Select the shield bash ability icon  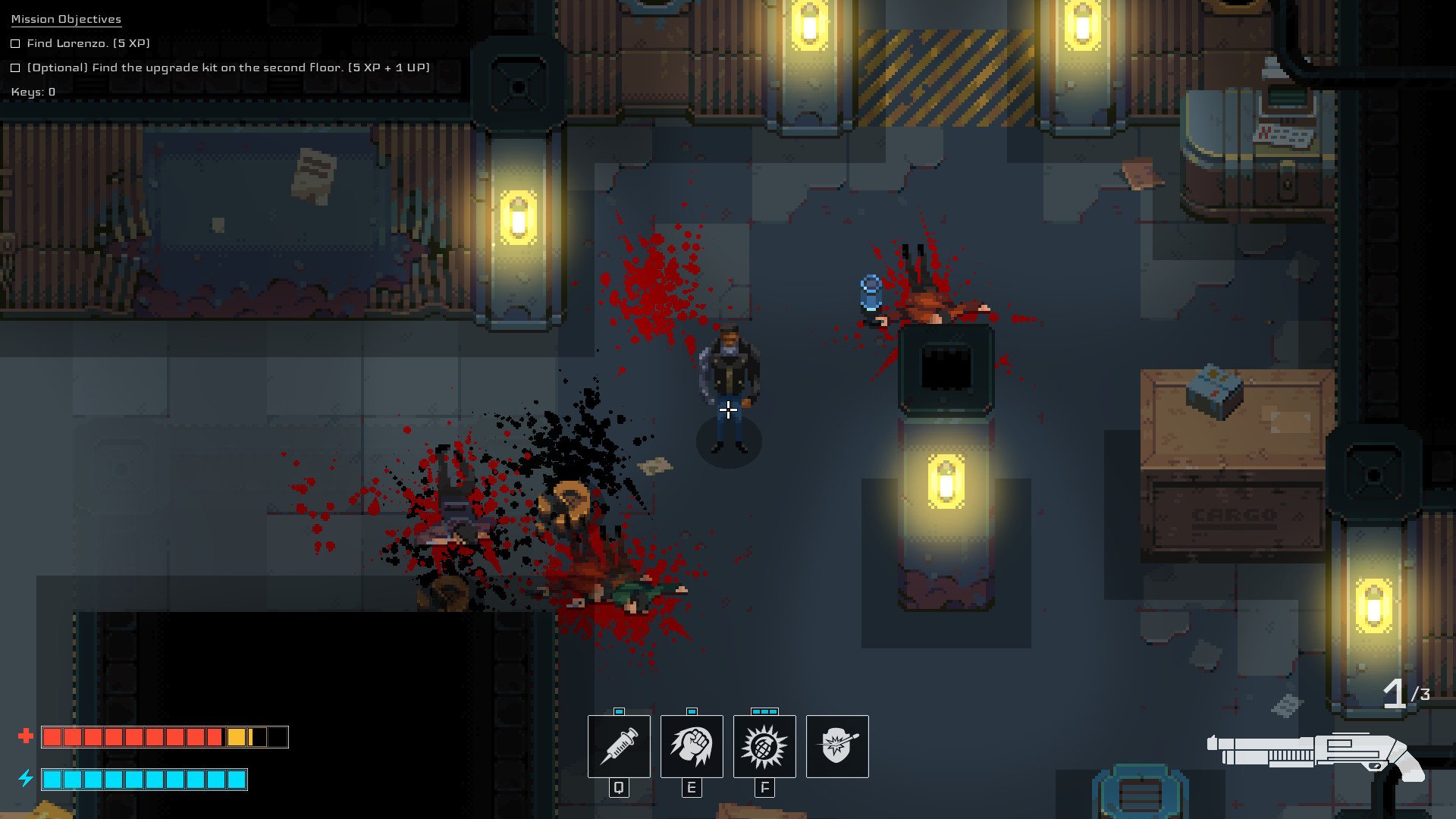coord(837,746)
